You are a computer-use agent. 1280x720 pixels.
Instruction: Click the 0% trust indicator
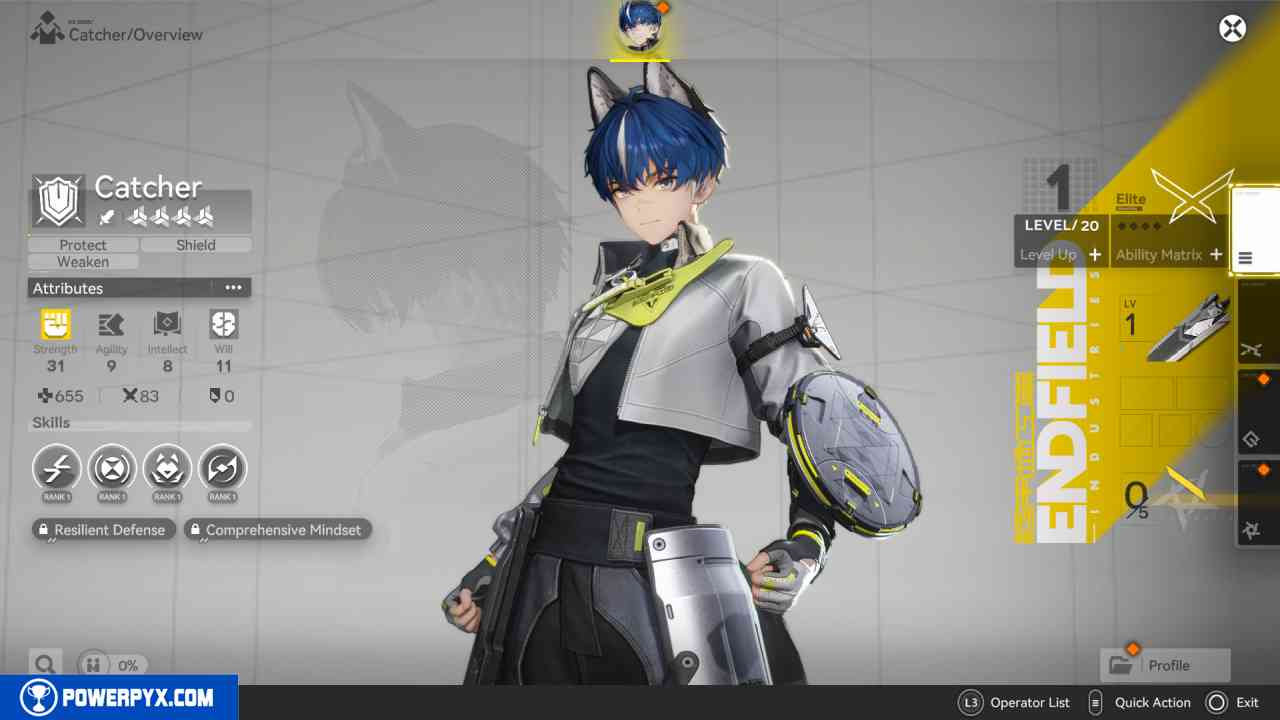click(x=113, y=665)
